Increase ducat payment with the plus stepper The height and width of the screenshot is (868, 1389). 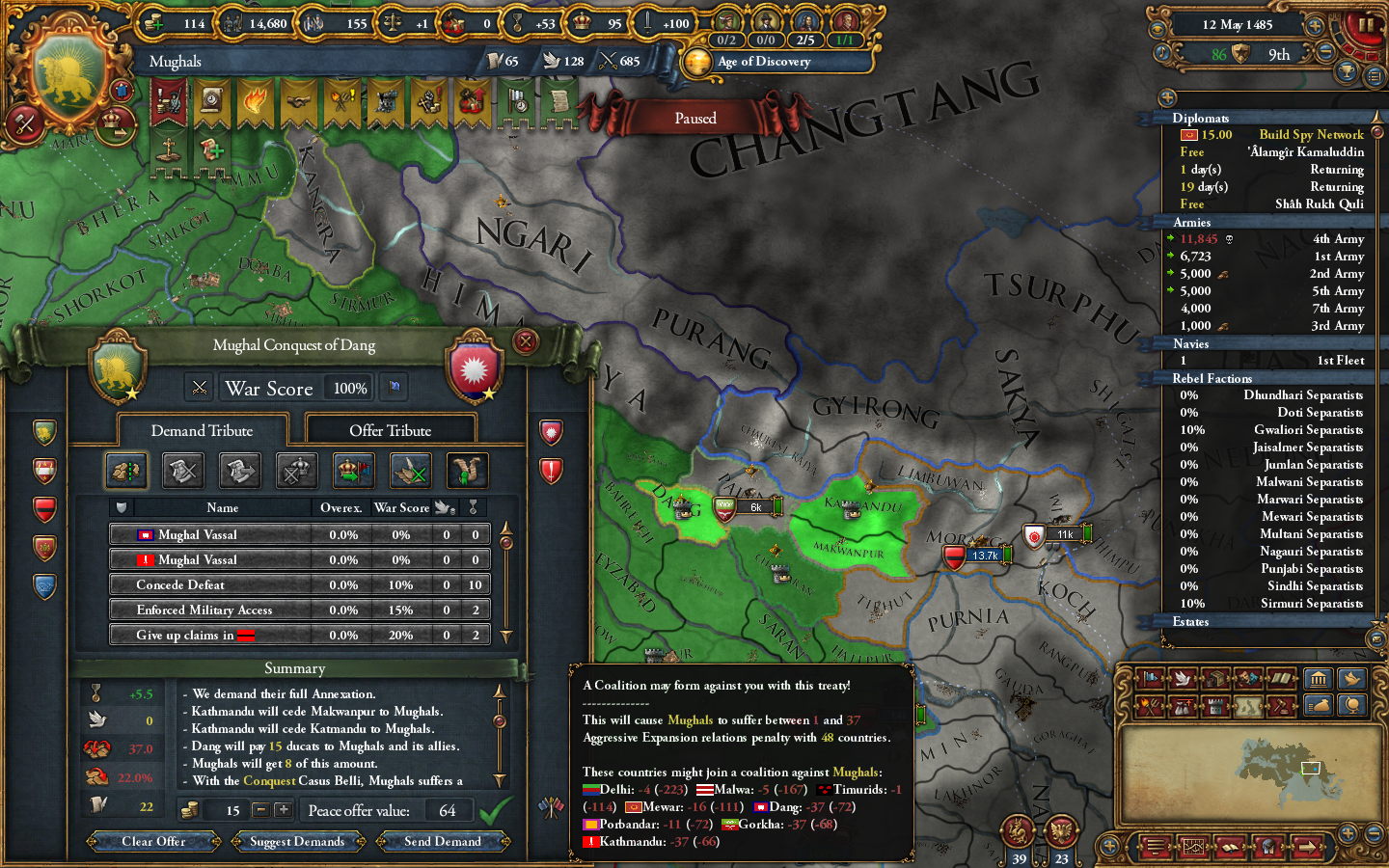[283, 810]
